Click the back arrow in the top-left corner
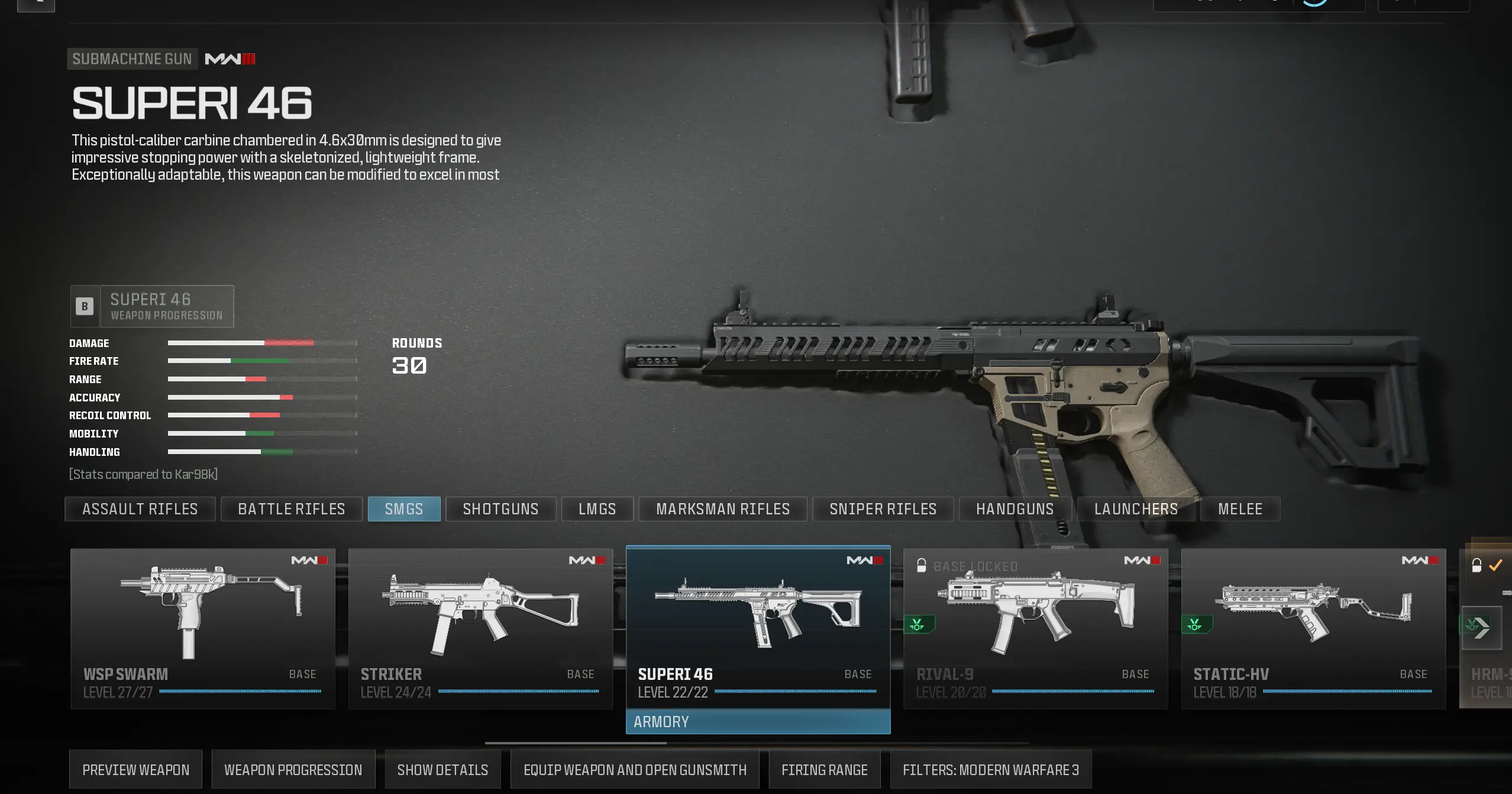The image size is (1512, 794). click(x=35, y=5)
